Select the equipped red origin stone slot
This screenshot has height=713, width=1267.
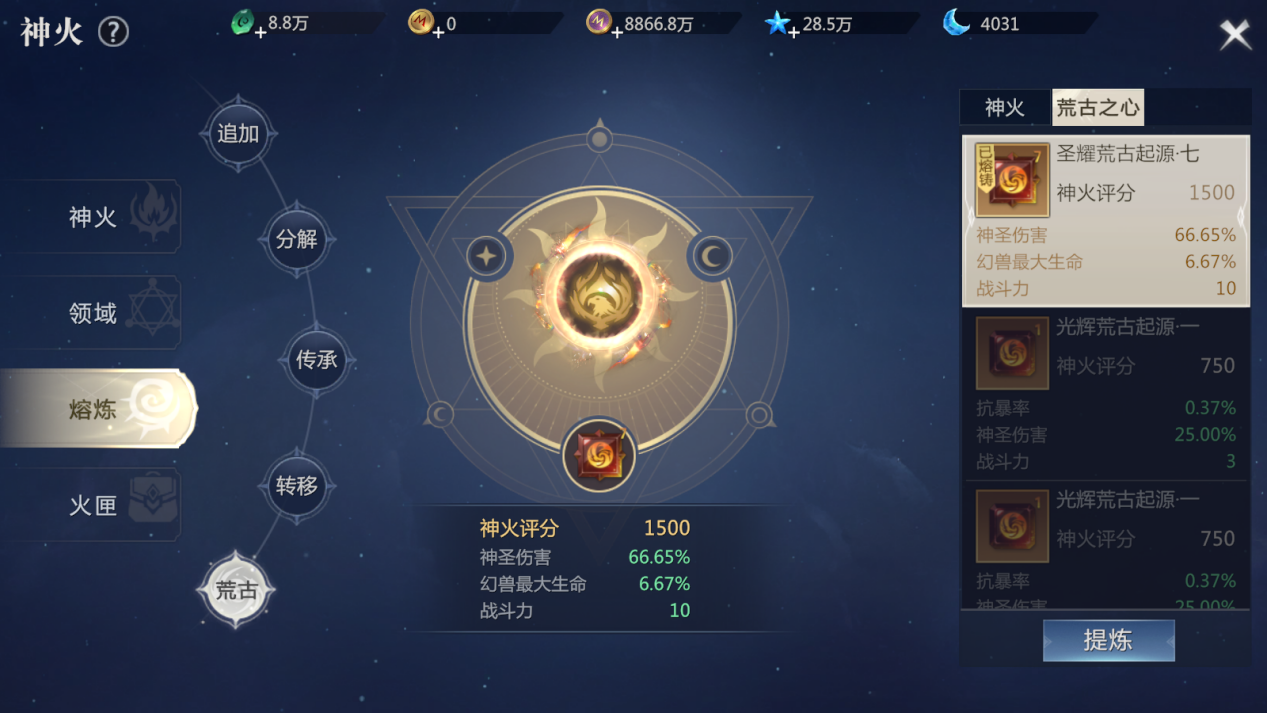[599, 455]
